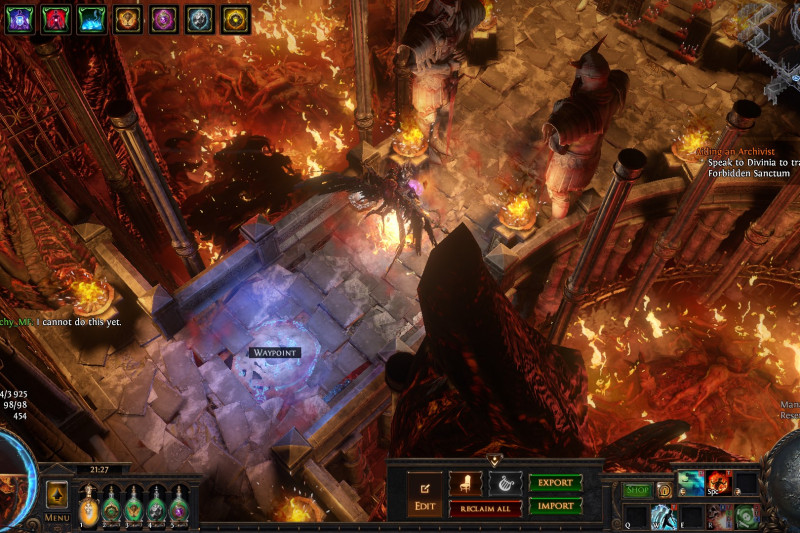
Task: Use the orange life flask in slot 1
Action: pos(88,505)
